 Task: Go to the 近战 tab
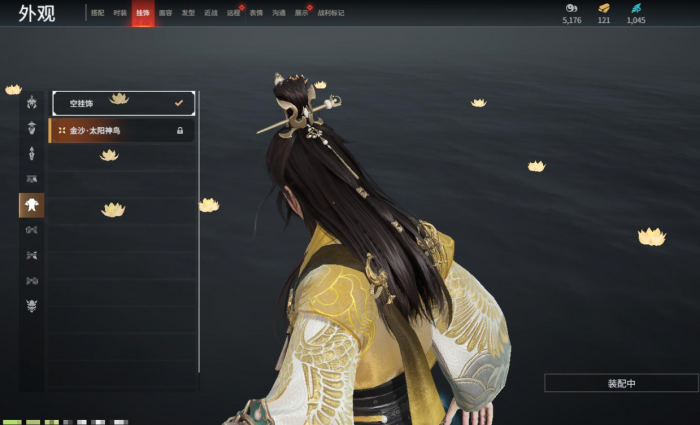(x=211, y=13)
